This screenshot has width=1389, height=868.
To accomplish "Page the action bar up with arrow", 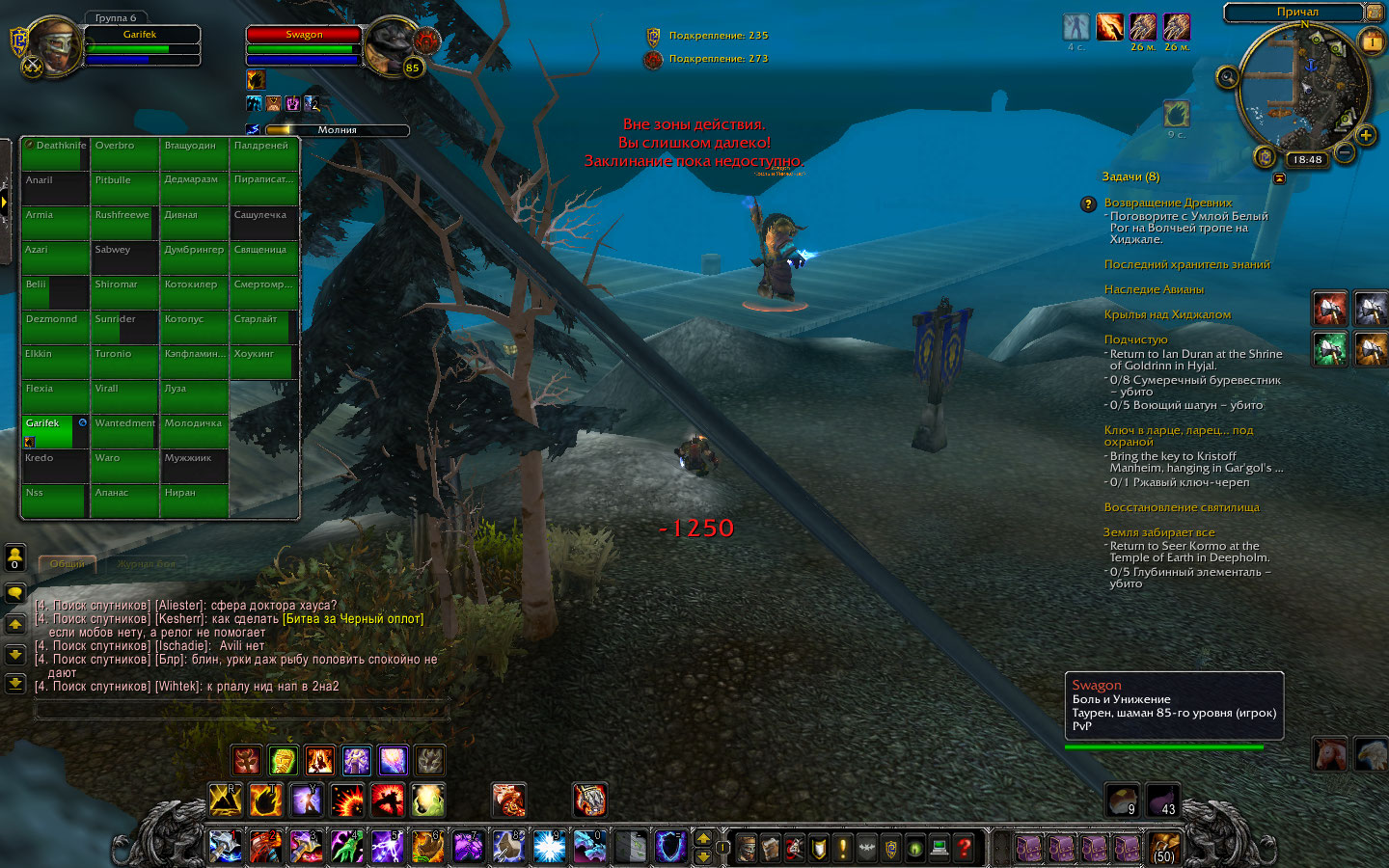I will 703,838.
